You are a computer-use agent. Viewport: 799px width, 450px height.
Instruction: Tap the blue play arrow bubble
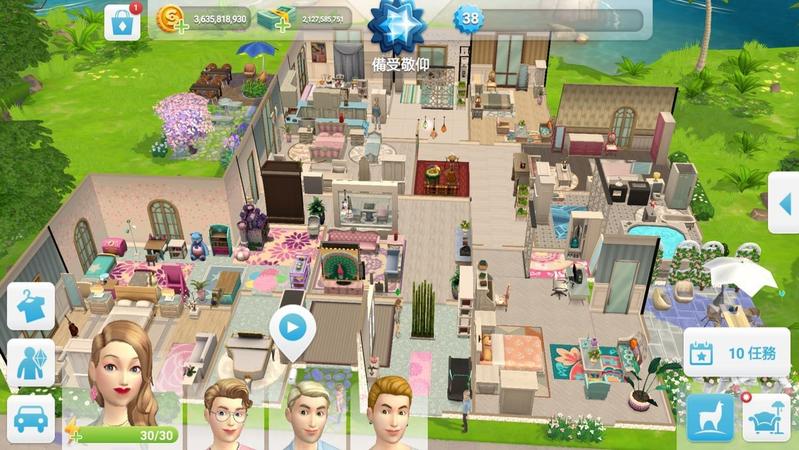[291, 327]
